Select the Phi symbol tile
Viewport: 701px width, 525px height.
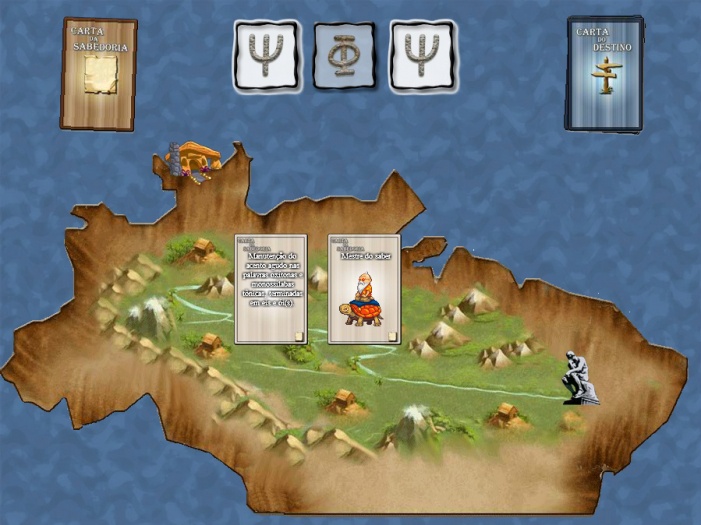345,54
